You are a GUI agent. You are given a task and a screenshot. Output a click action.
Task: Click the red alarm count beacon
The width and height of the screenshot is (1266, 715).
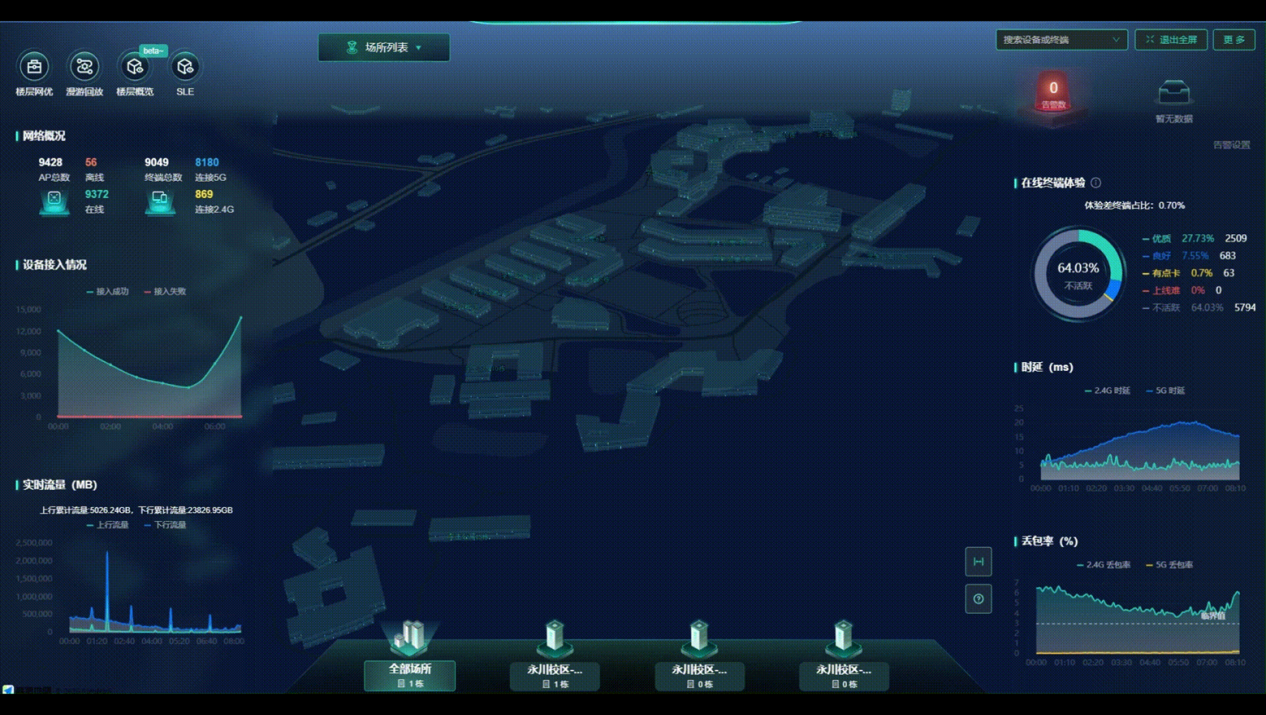click(1053, 92)
